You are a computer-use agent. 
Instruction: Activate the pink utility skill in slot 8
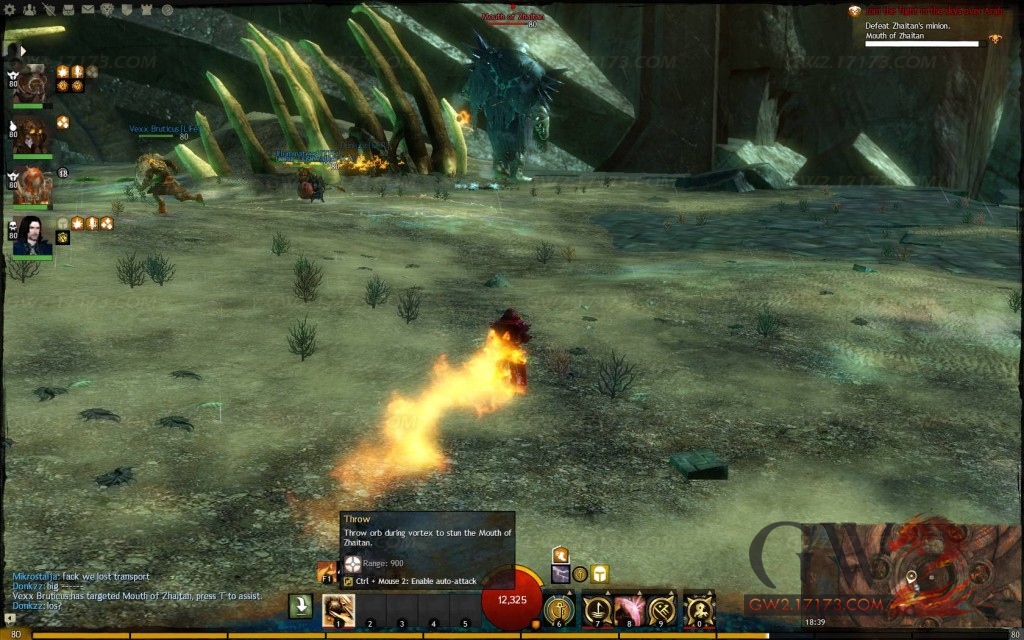[629, 609]
